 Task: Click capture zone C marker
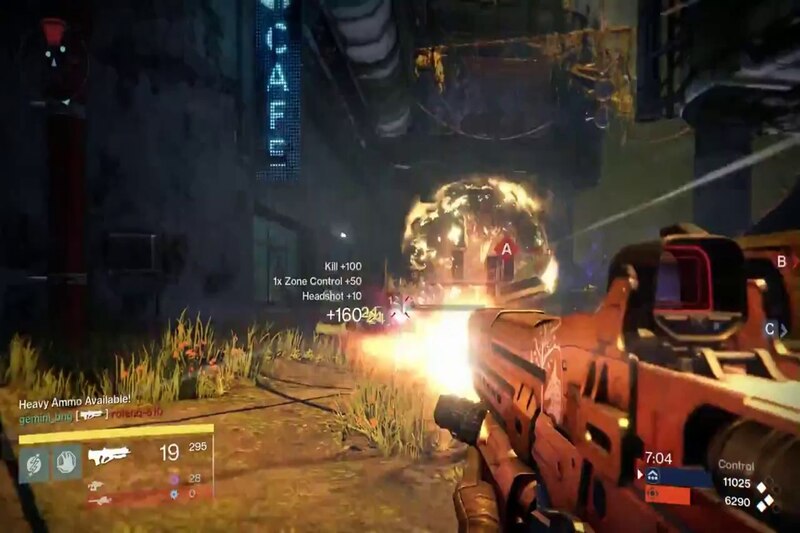tap(770, 328)
